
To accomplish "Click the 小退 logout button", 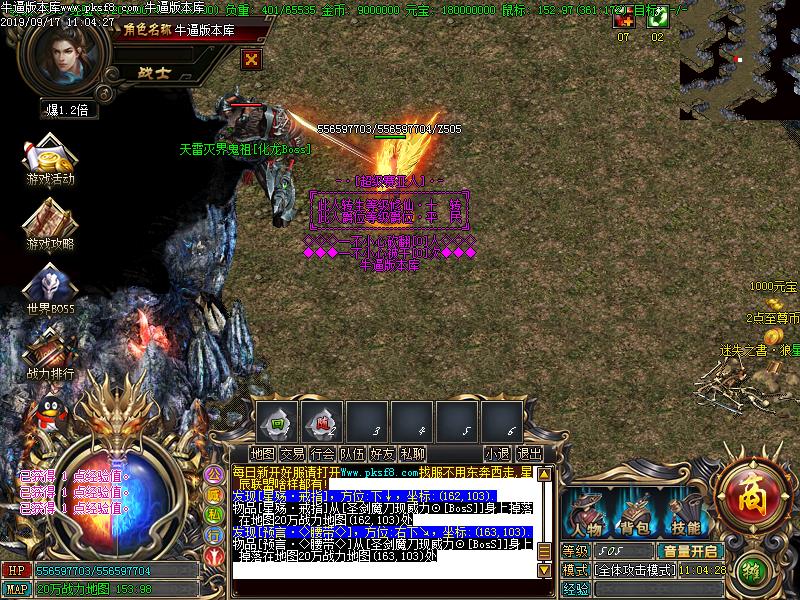I will click(x=497, y=454).
